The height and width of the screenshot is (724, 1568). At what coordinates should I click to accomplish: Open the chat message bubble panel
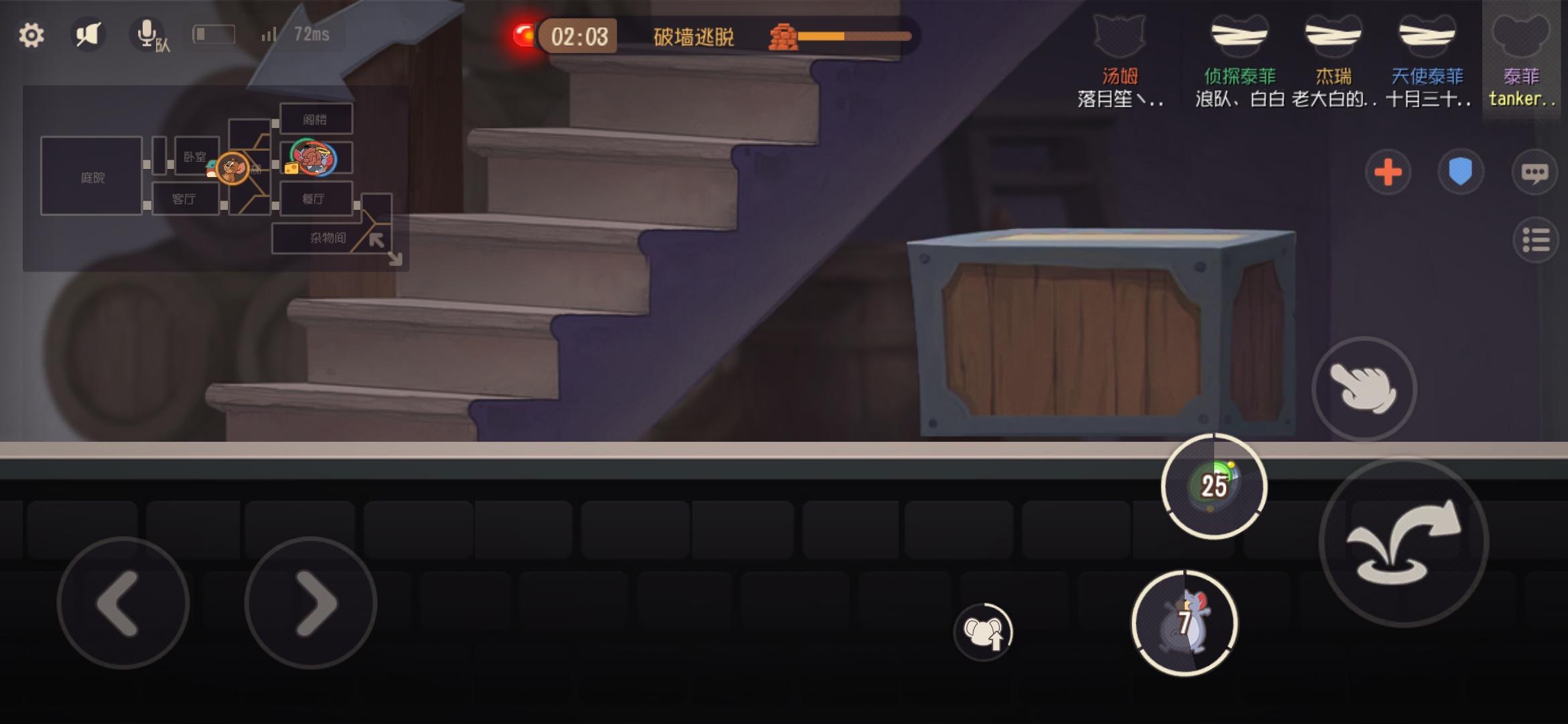pos(1534,173)
